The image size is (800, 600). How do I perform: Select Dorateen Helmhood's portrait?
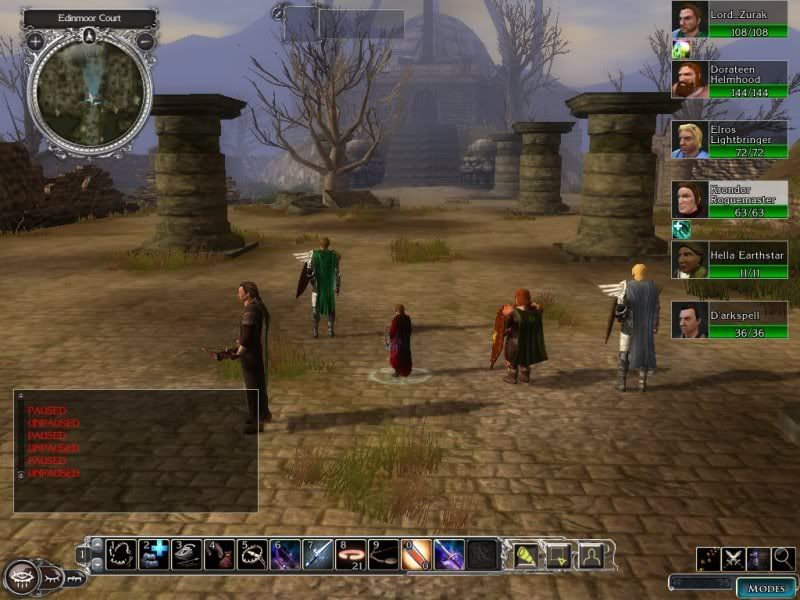[689, 80]
